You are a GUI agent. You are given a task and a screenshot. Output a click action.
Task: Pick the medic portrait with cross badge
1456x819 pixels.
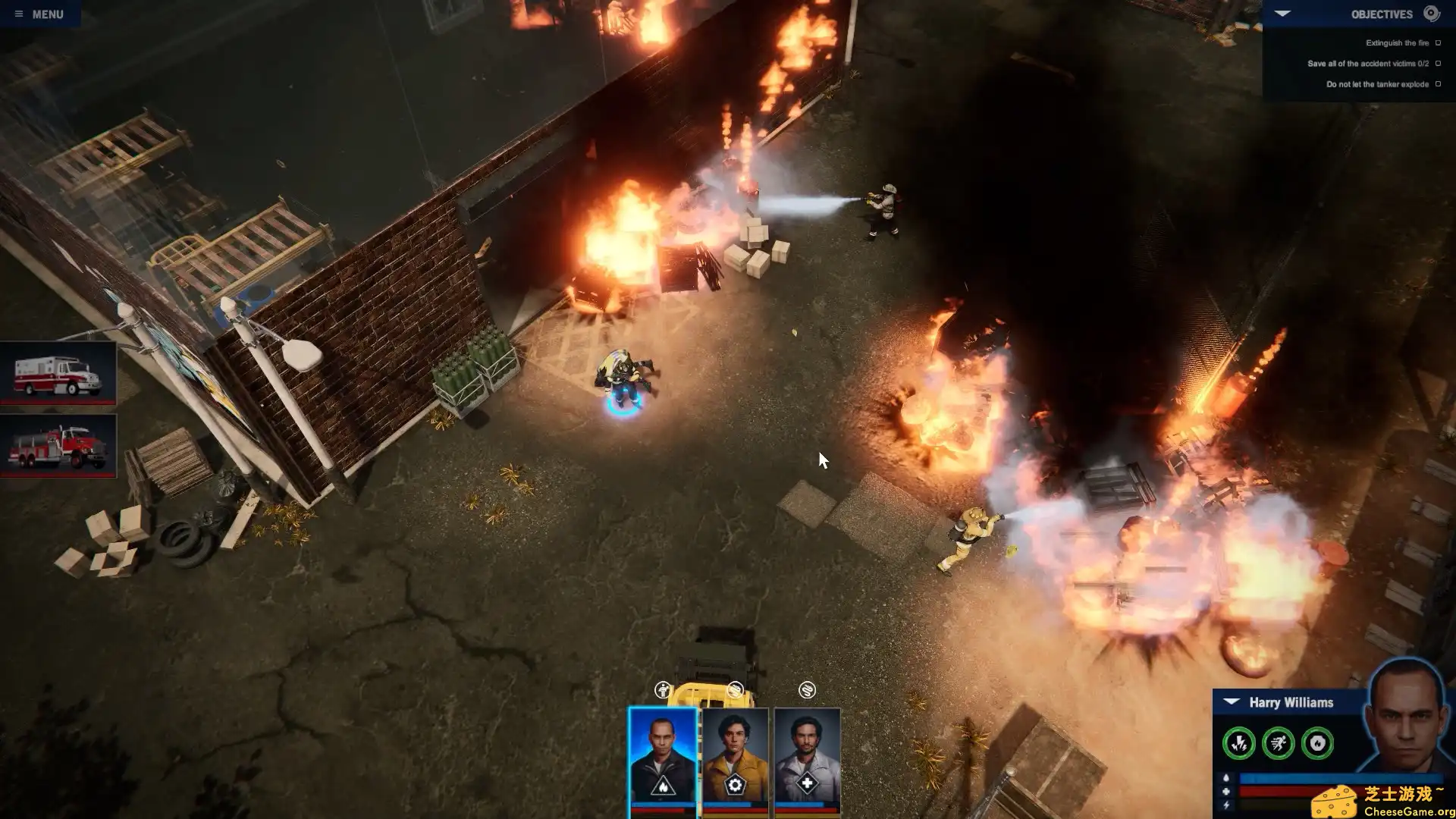coord(807,758)
